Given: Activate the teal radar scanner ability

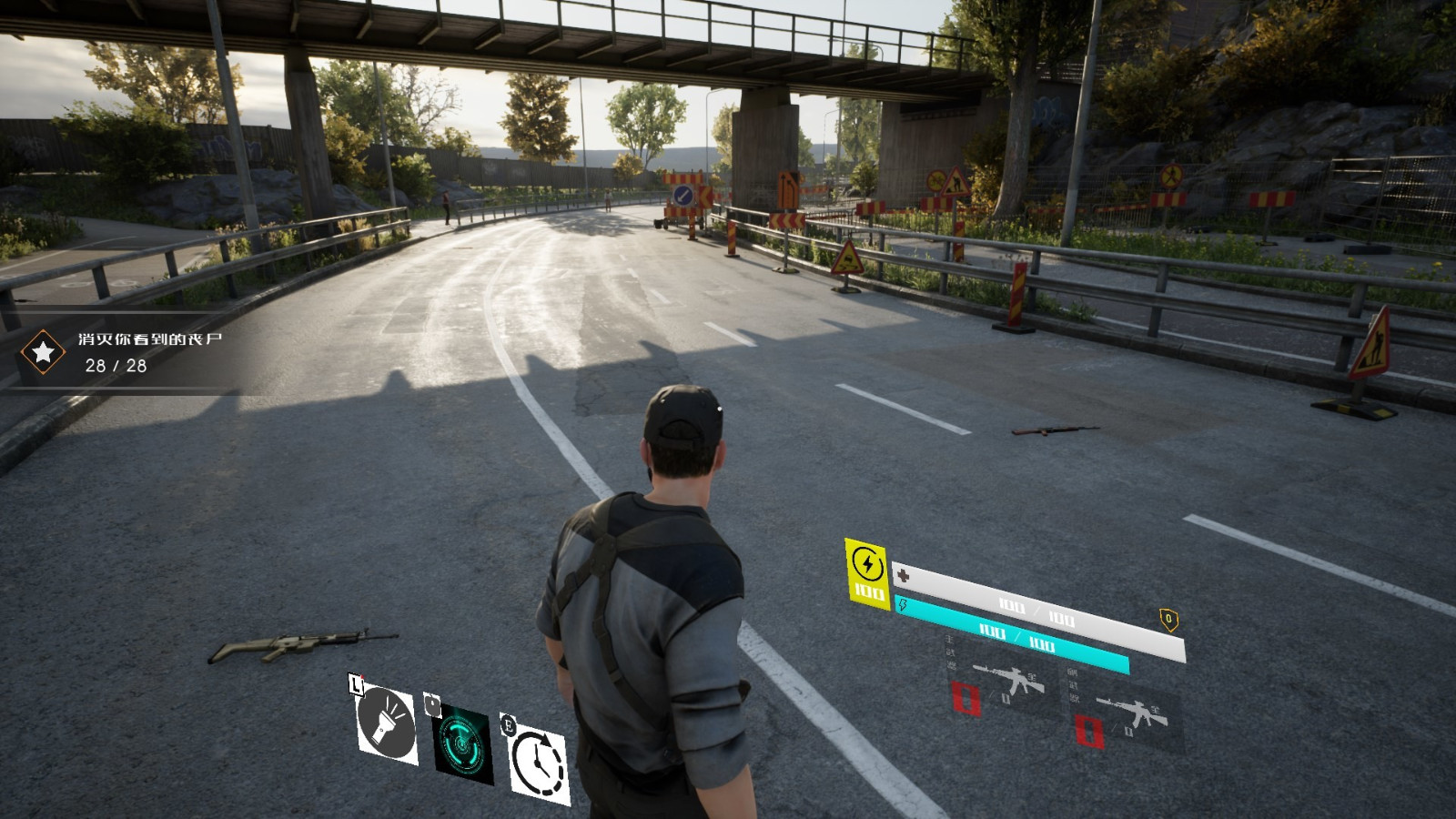Looking at the screenshot, I should point(463,743).
